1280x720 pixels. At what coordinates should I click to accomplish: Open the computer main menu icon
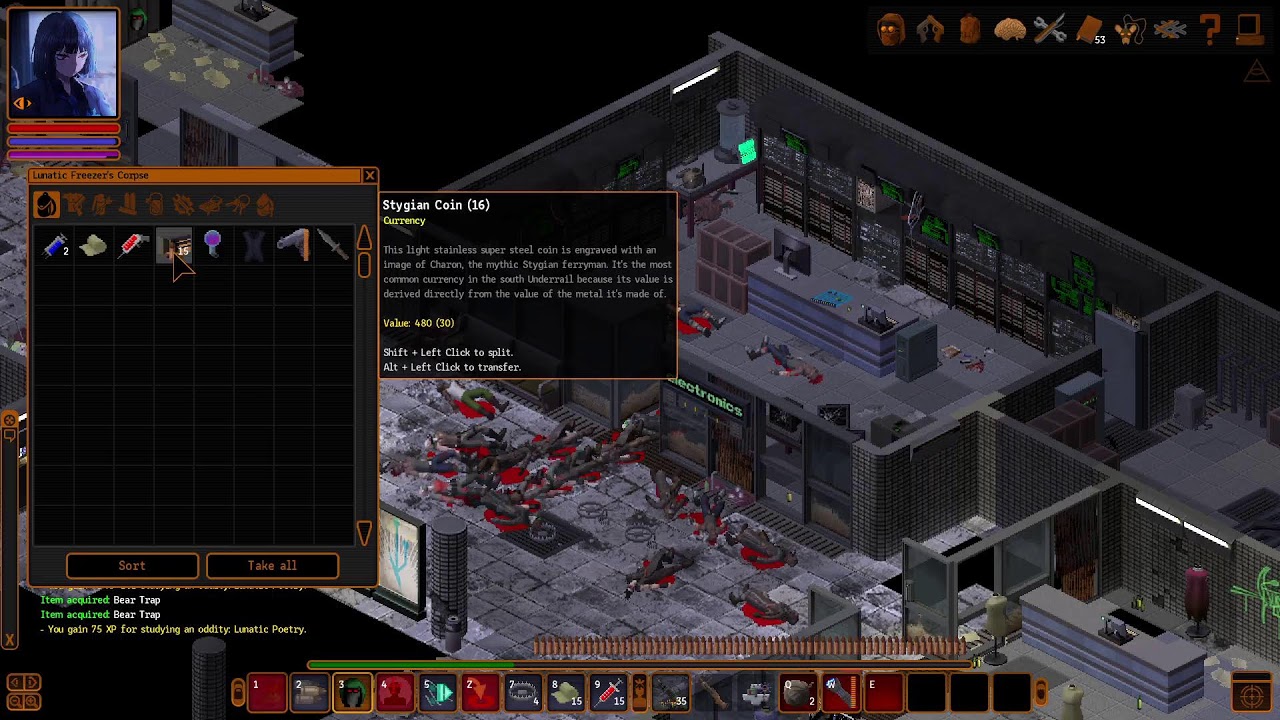pyautogui.click(x=1249, y=30)
